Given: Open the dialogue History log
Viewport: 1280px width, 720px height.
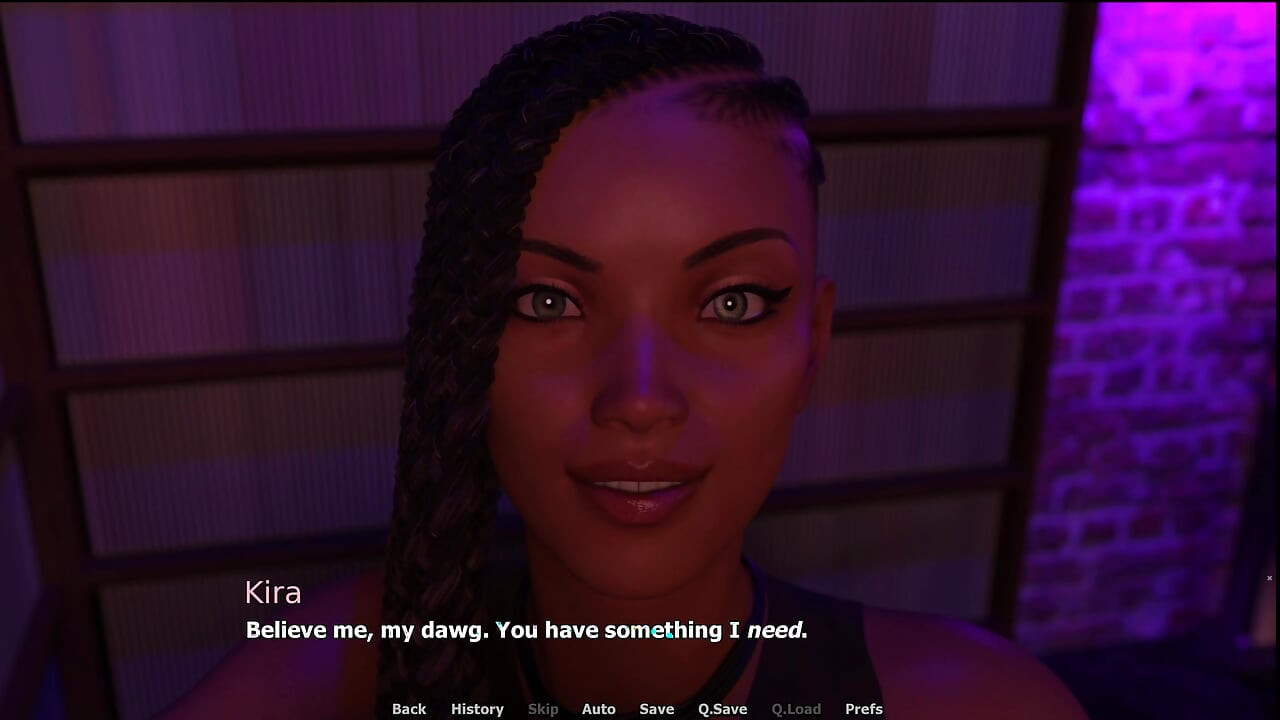Looking at the screenshot, I should (477, 709).
